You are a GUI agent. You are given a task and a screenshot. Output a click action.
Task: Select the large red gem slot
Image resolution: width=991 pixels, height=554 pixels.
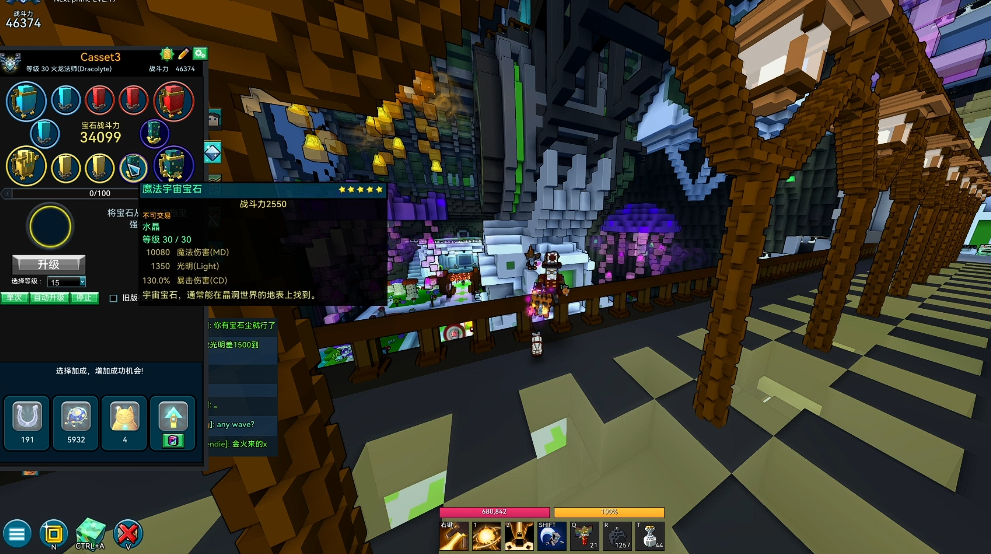coord(173,100)
